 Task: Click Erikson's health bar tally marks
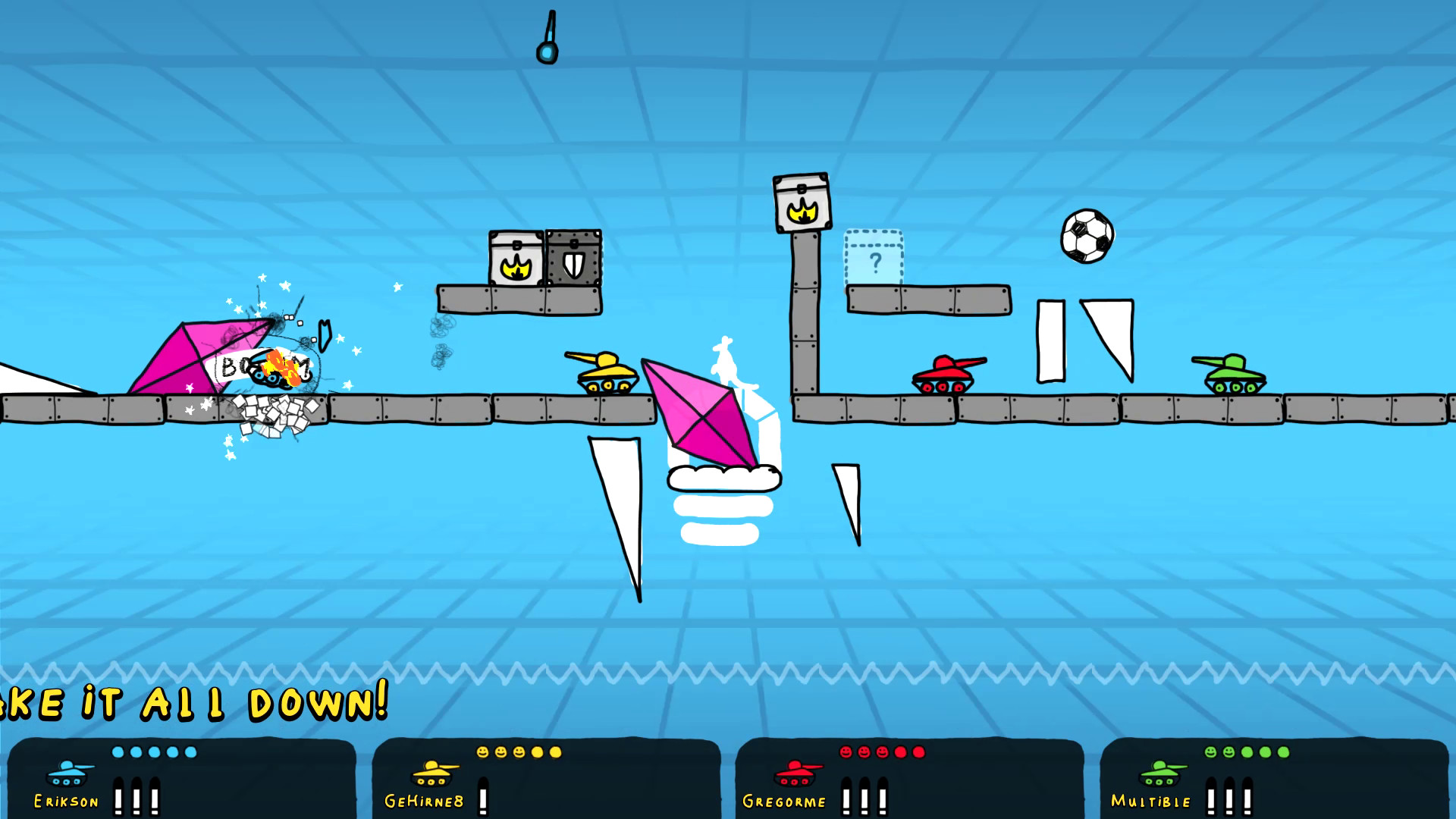(x=136, y=798)
